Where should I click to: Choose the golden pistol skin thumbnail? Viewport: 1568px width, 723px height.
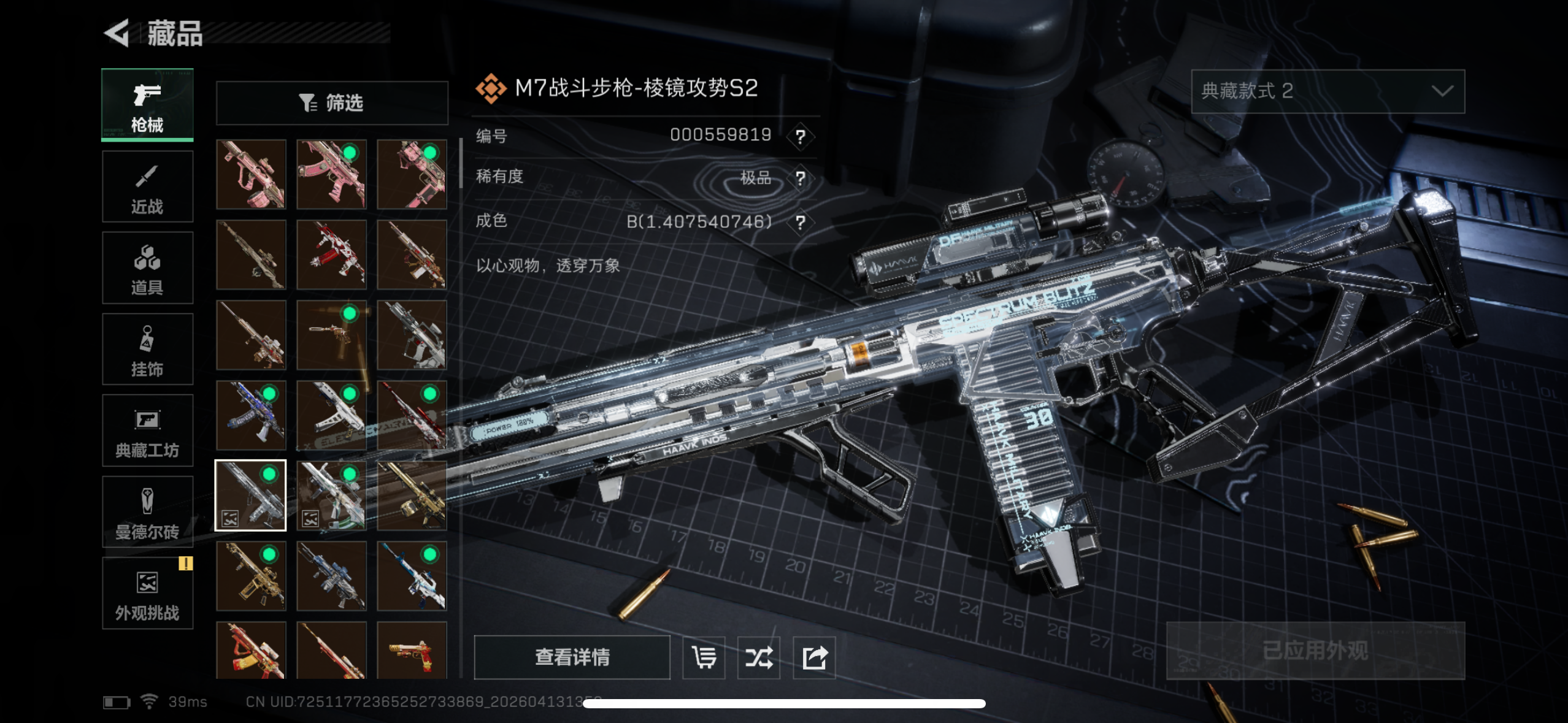coord(412,651)
